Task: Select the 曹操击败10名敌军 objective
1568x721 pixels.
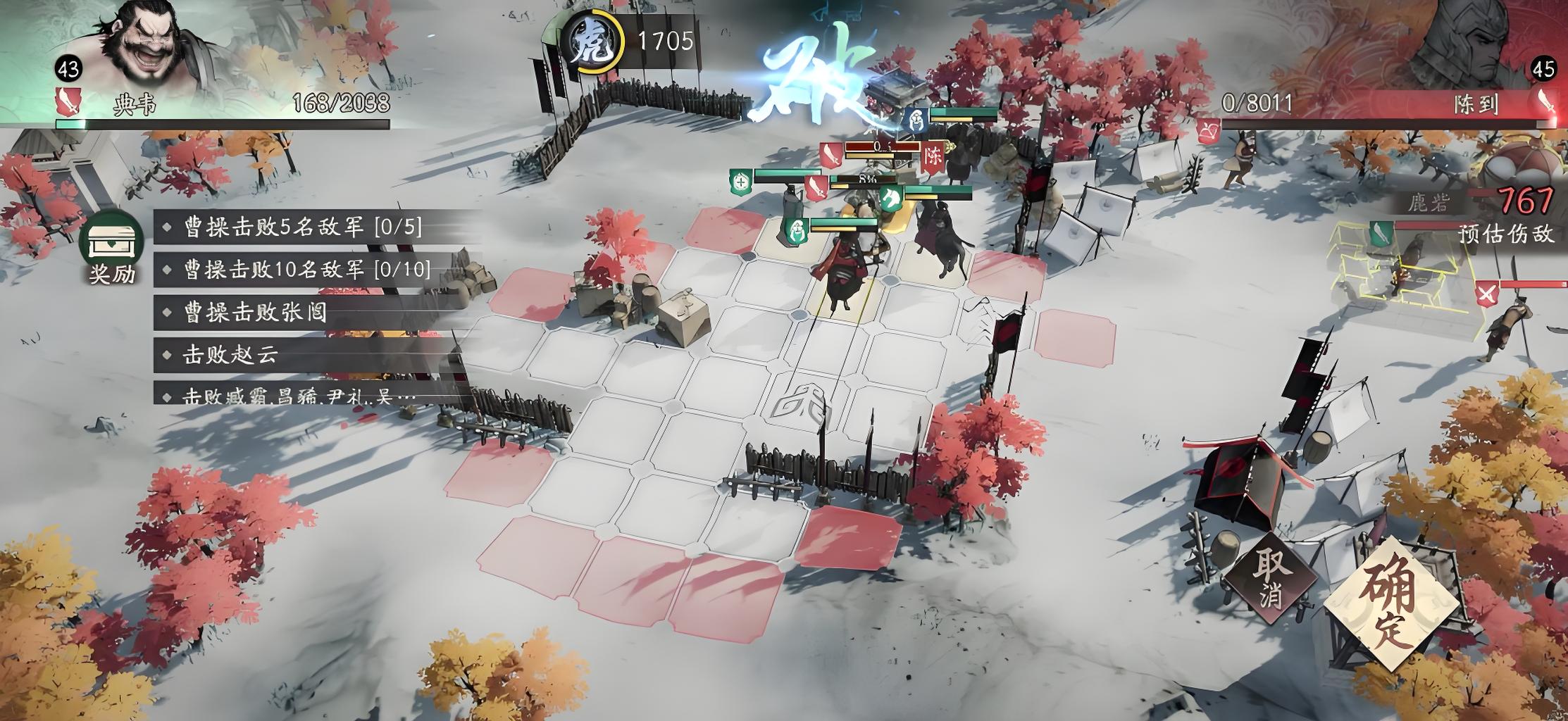Action: 306,269
